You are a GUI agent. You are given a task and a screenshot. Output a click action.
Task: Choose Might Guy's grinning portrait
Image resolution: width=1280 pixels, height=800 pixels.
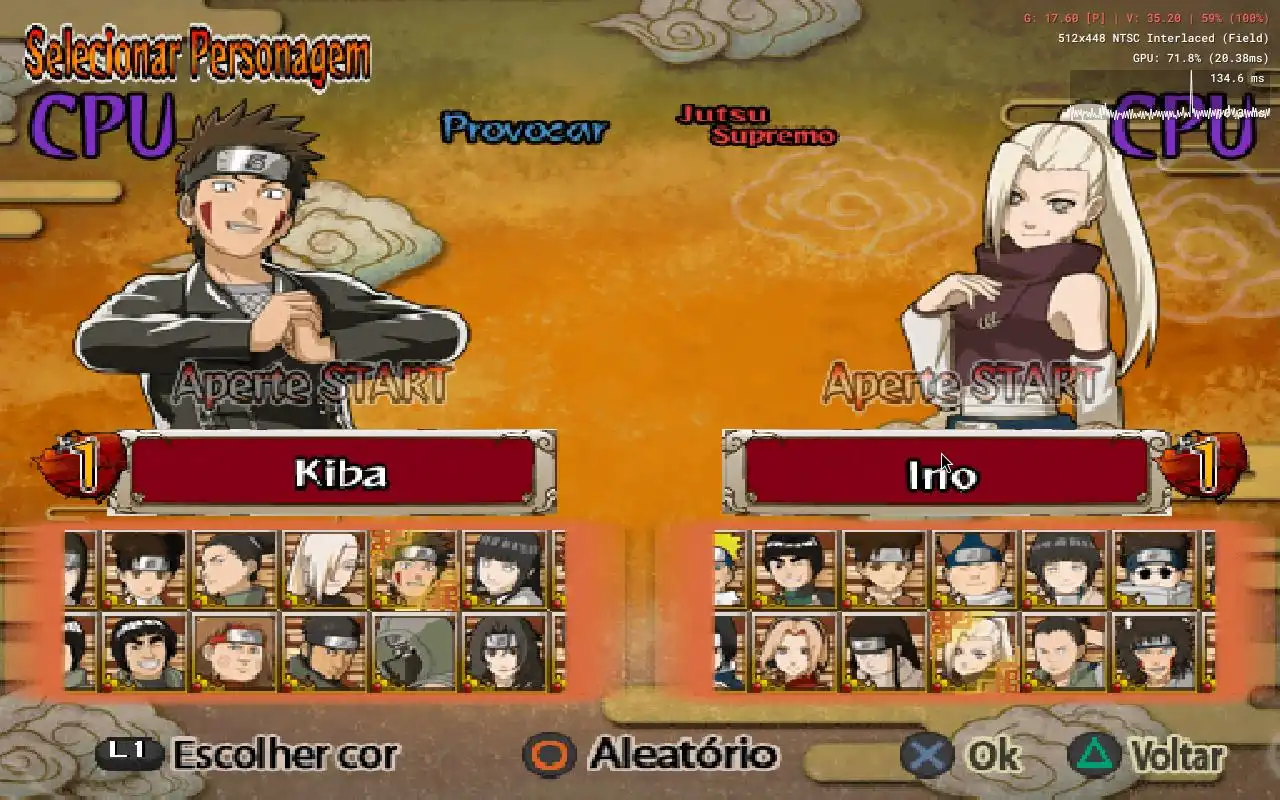click(146, 651)
